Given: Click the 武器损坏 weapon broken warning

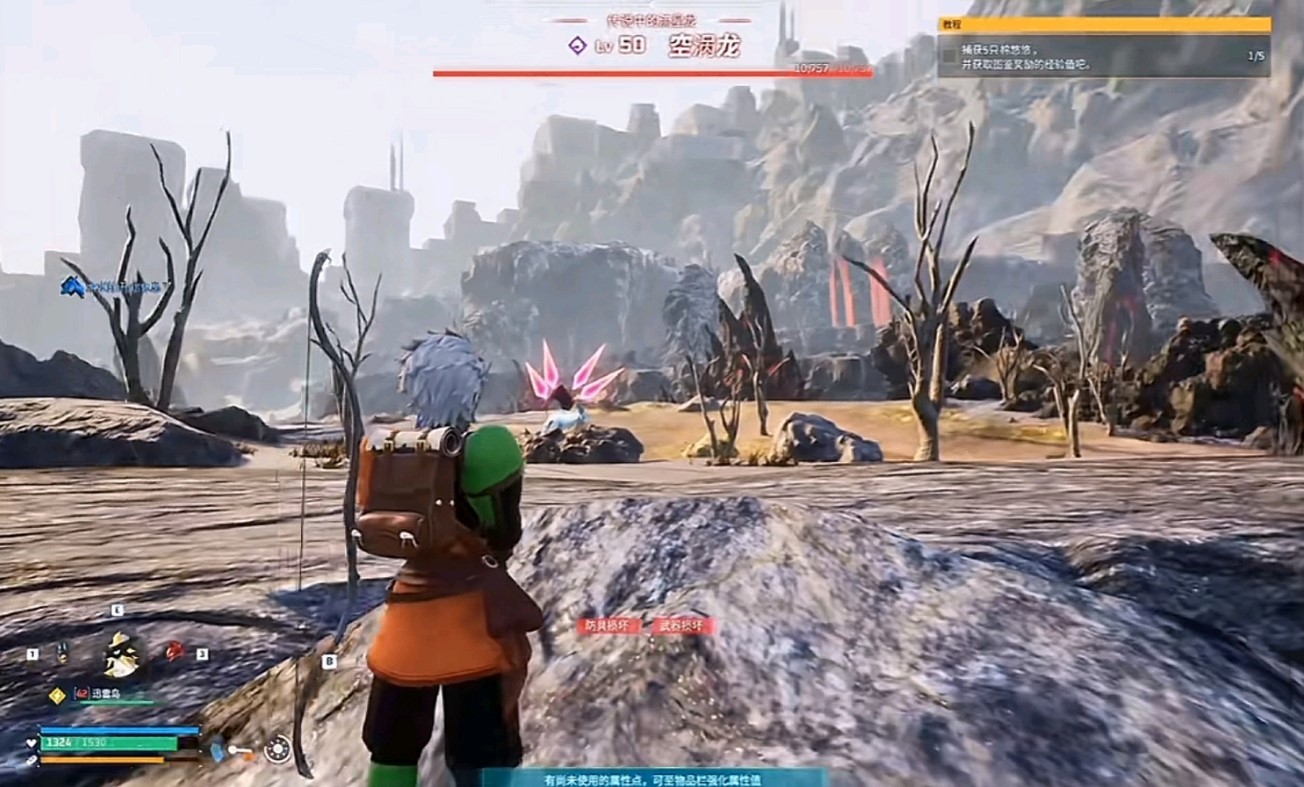Looking at the screenshot, I should coord(683,626).
